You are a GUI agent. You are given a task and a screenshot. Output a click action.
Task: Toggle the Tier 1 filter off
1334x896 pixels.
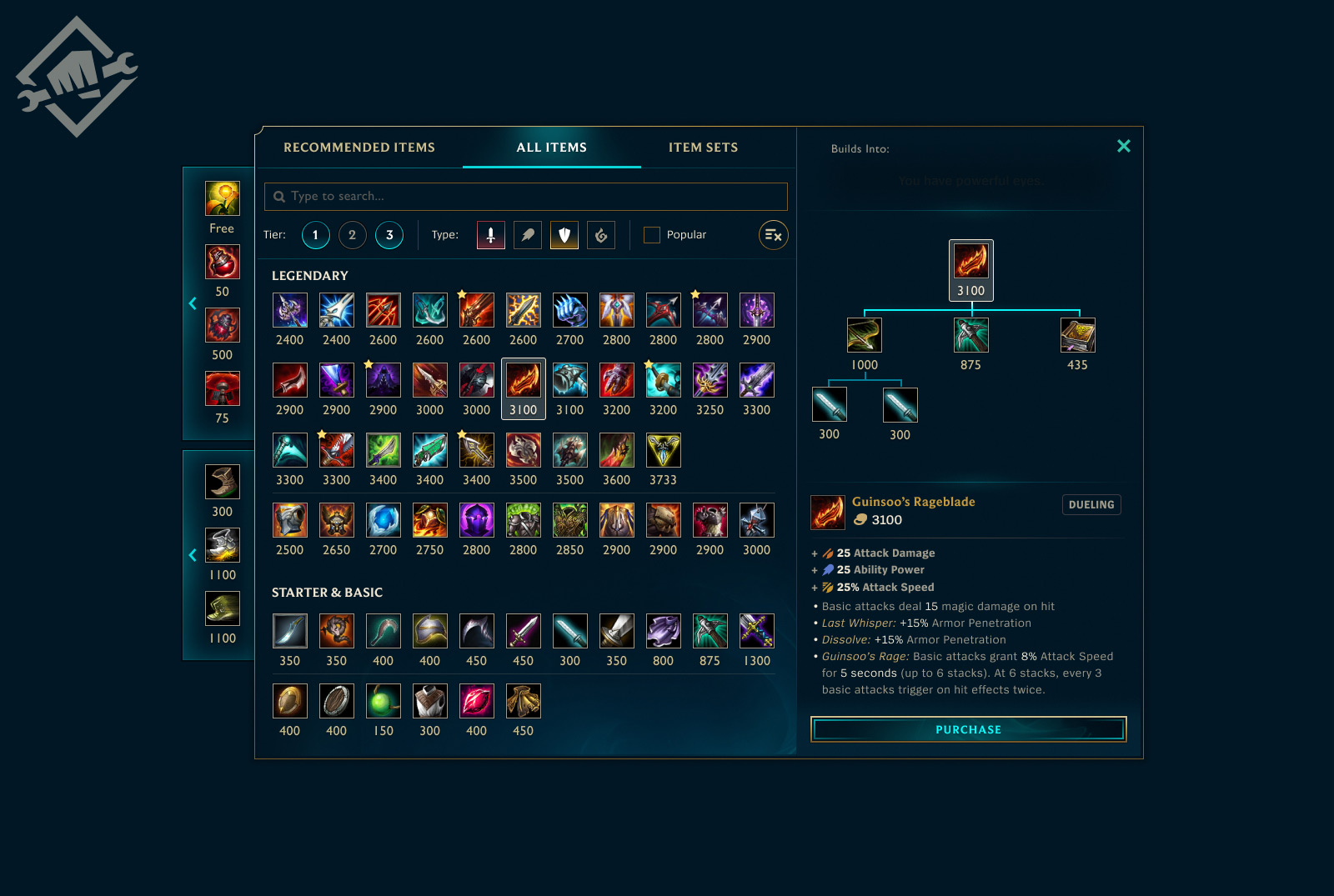[x=315, y=235]
